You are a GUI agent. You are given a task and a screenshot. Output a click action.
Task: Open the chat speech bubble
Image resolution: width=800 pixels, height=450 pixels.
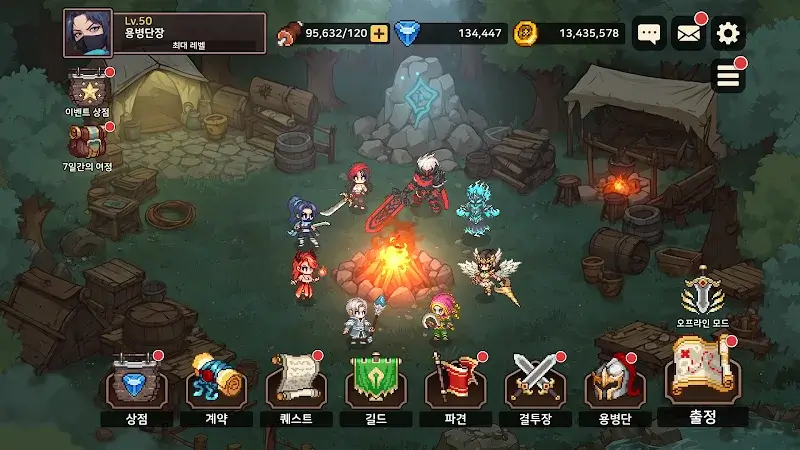(x=650, y=34)
